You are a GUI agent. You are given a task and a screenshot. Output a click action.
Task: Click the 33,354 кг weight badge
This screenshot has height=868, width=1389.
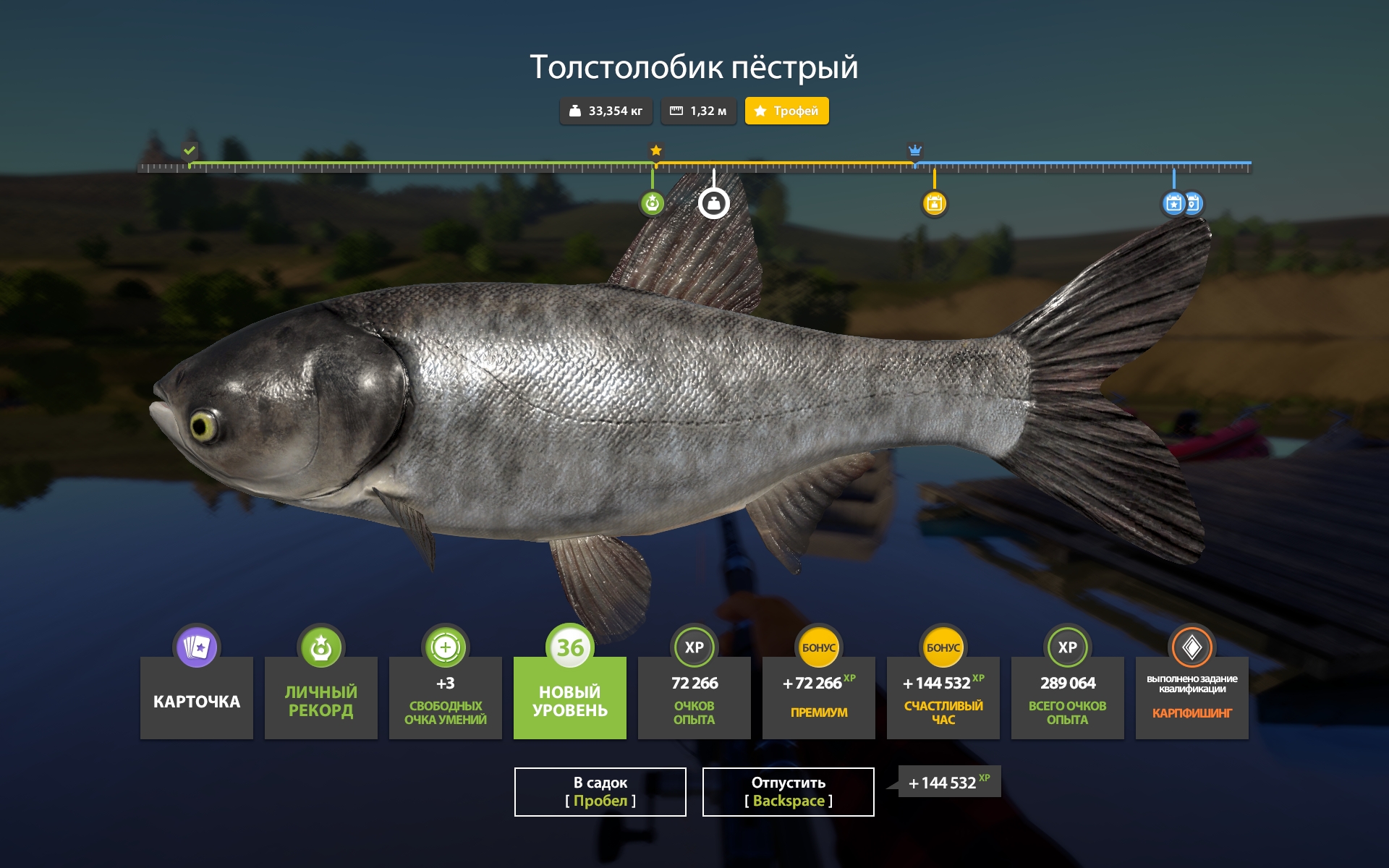606,111
